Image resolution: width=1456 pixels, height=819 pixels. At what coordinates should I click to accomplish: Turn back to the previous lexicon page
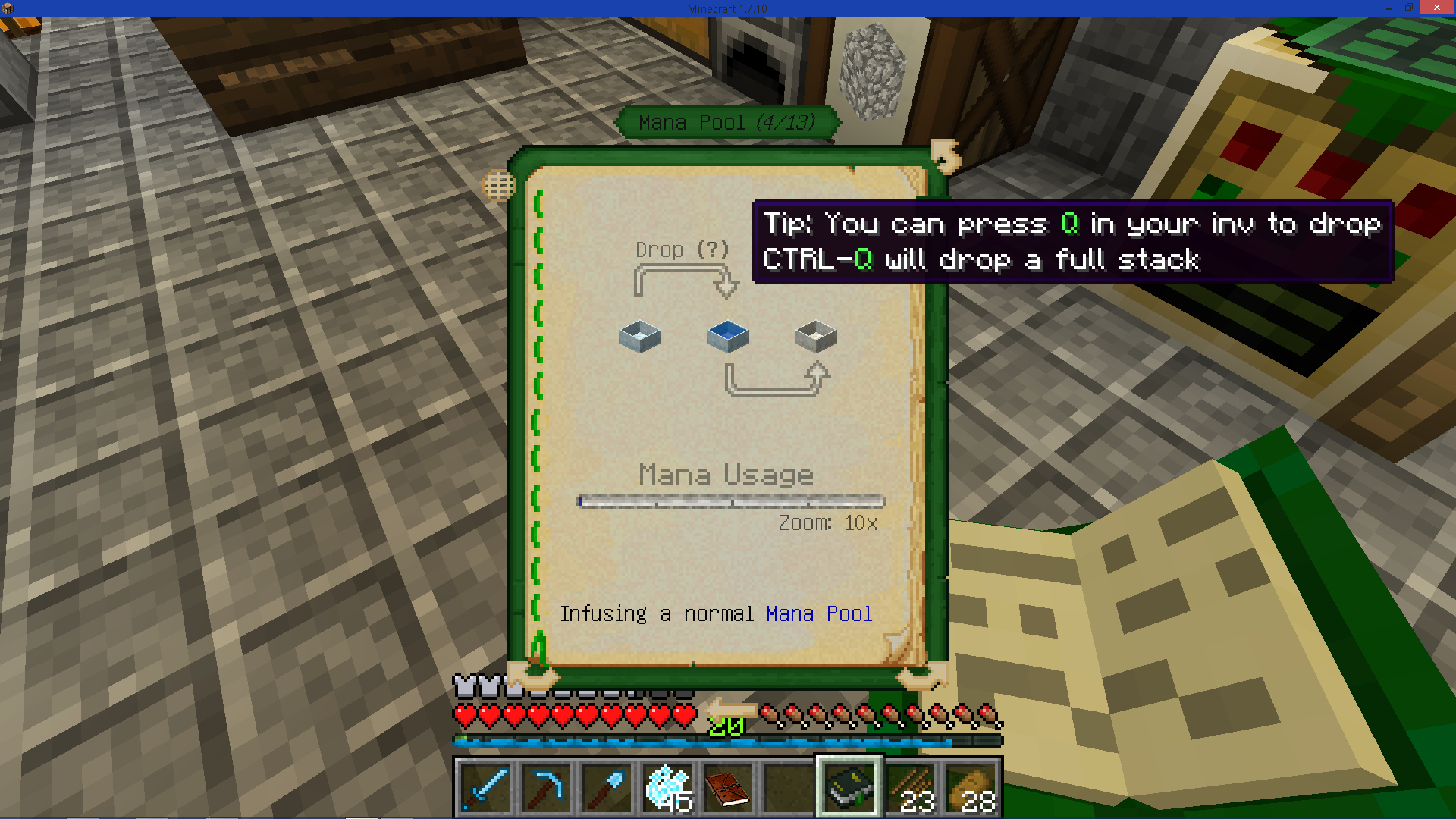(x=534, y=673)
